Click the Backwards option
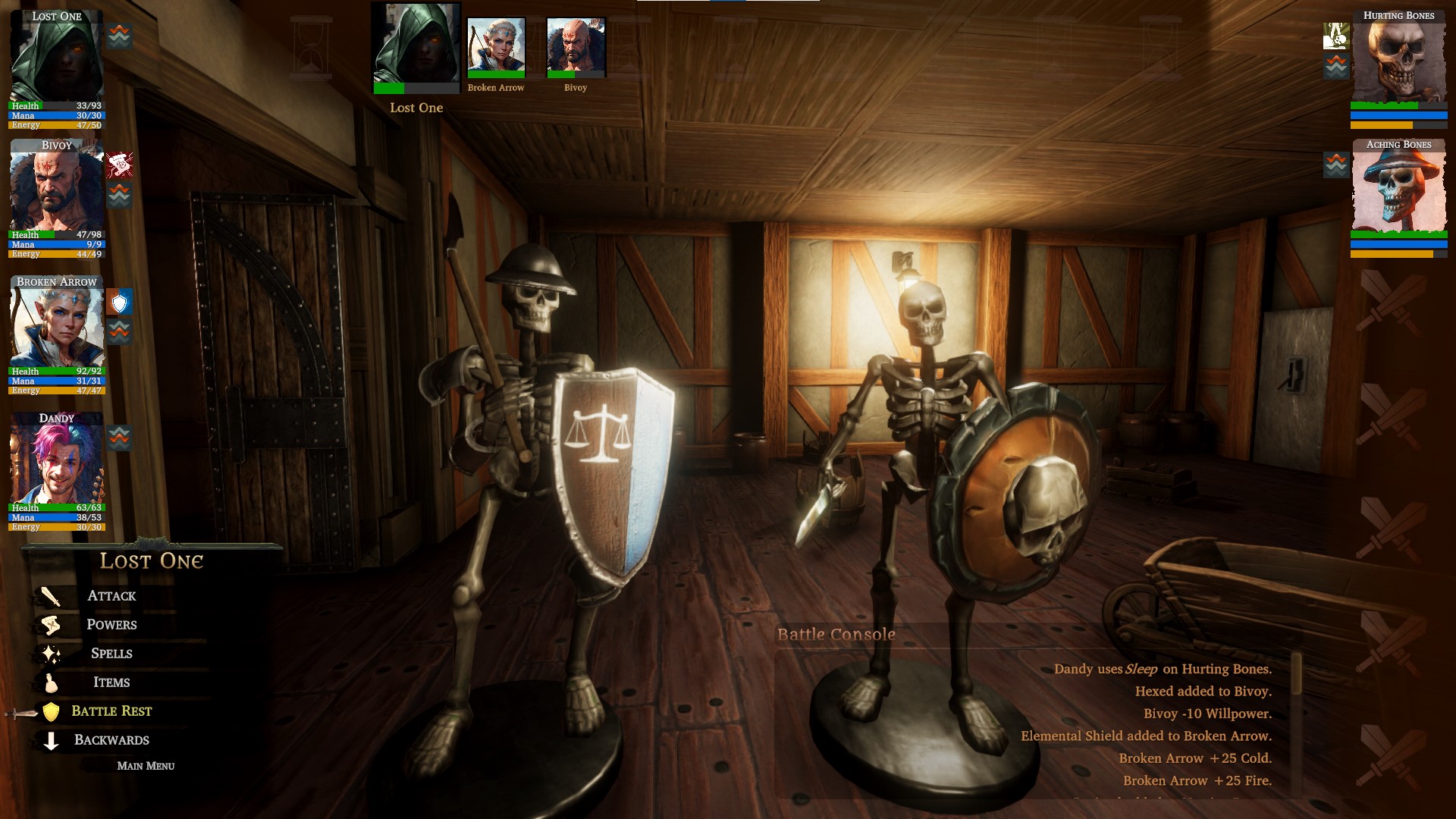This screenshot has width=1456, height=819. 111,739
